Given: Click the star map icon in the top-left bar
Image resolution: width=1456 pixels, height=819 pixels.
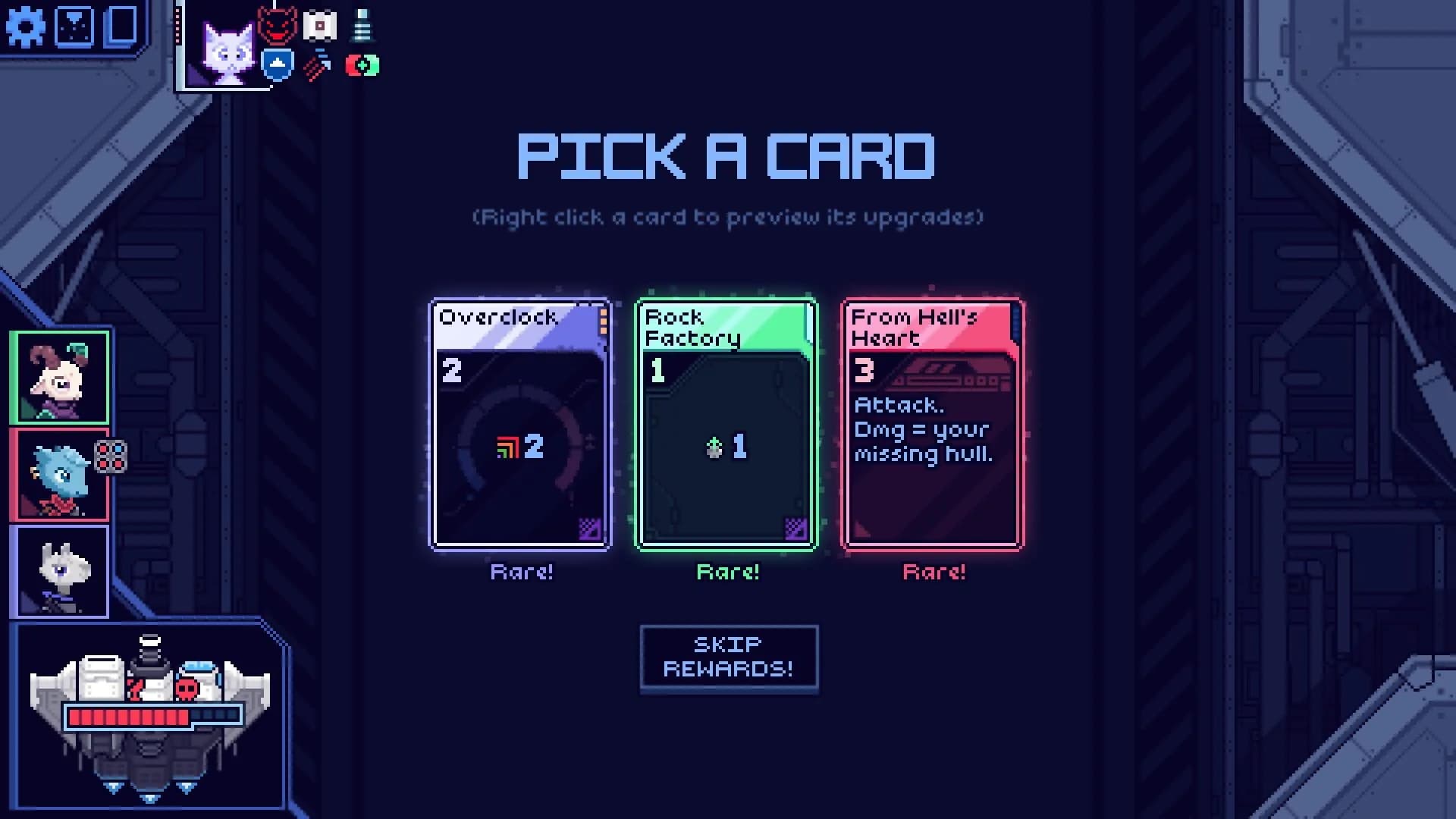Looking at the screenshot, I should point(73,26).
